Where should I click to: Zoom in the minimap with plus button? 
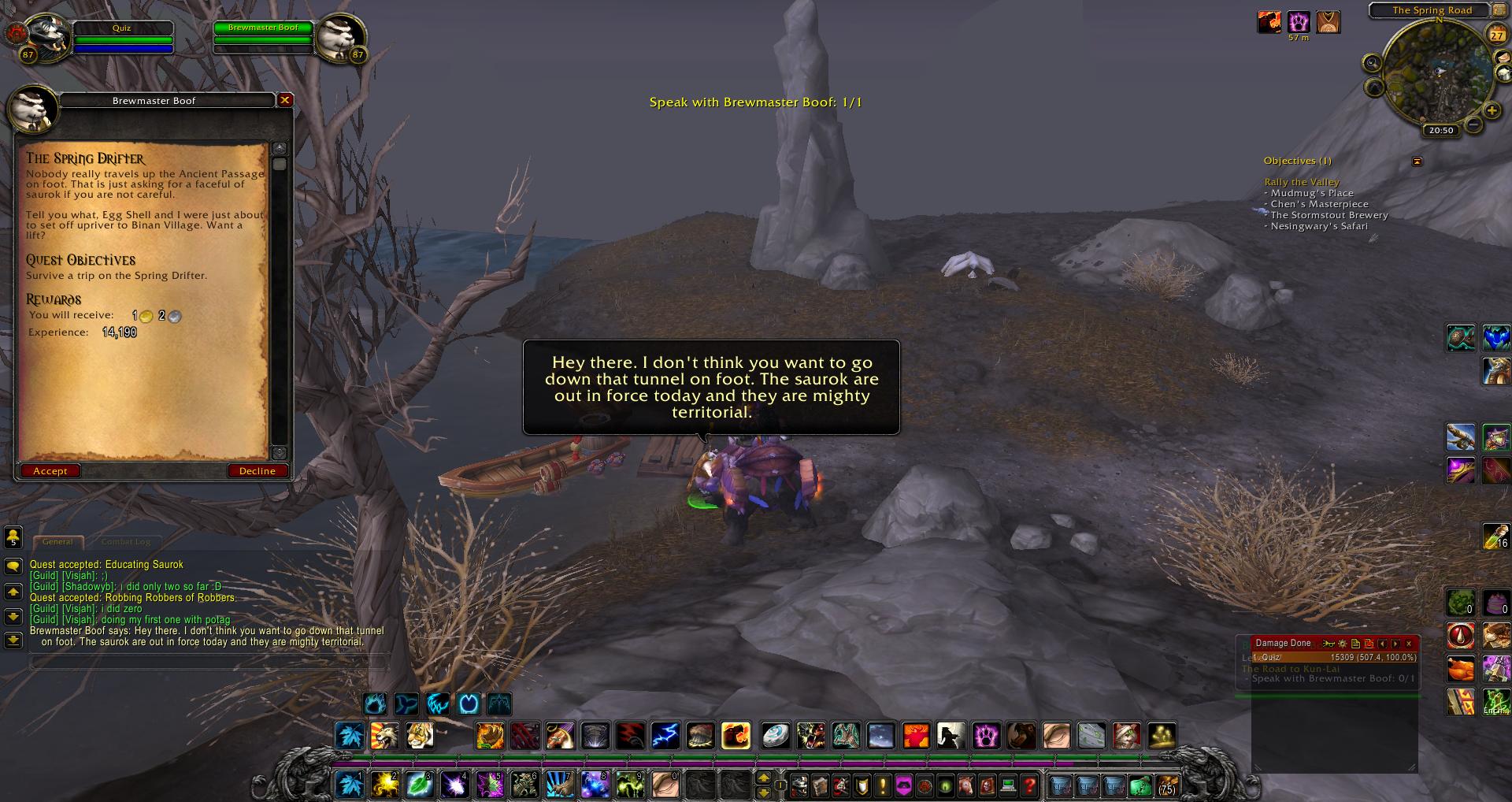[x=1492, y=111]
